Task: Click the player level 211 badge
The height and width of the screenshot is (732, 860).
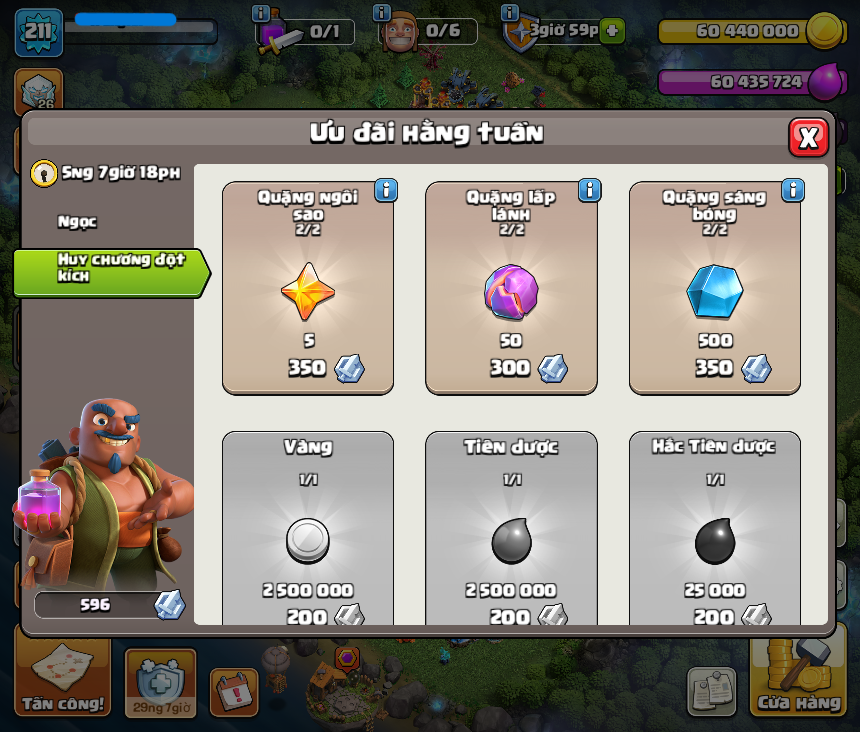Action: pyautogui.click(x=38, y=32)
